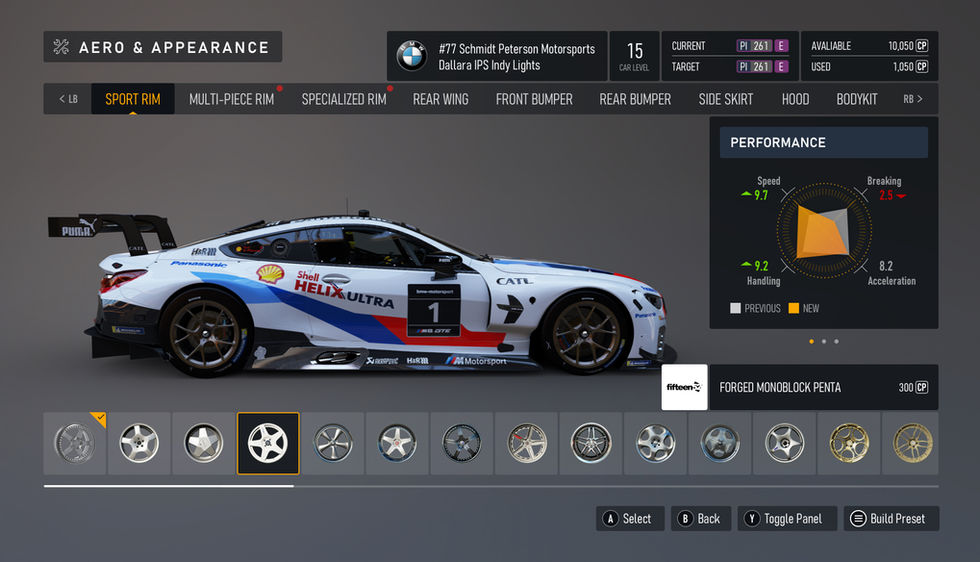Image resolution: width=980 pixels, height=562 pixels.
Task: Click the Select button
Action: pos(628,518)
